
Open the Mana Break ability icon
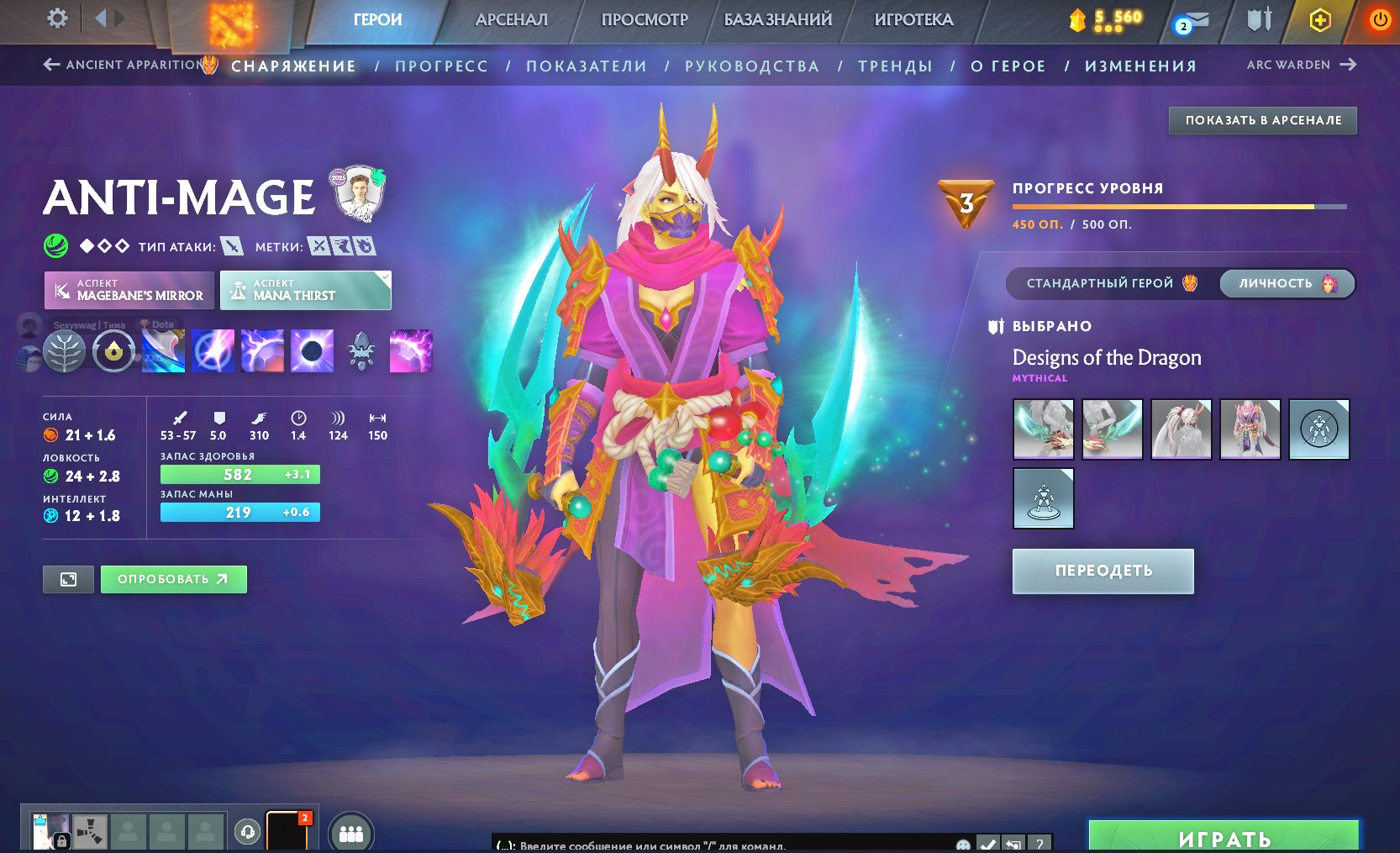click(163, 351)
